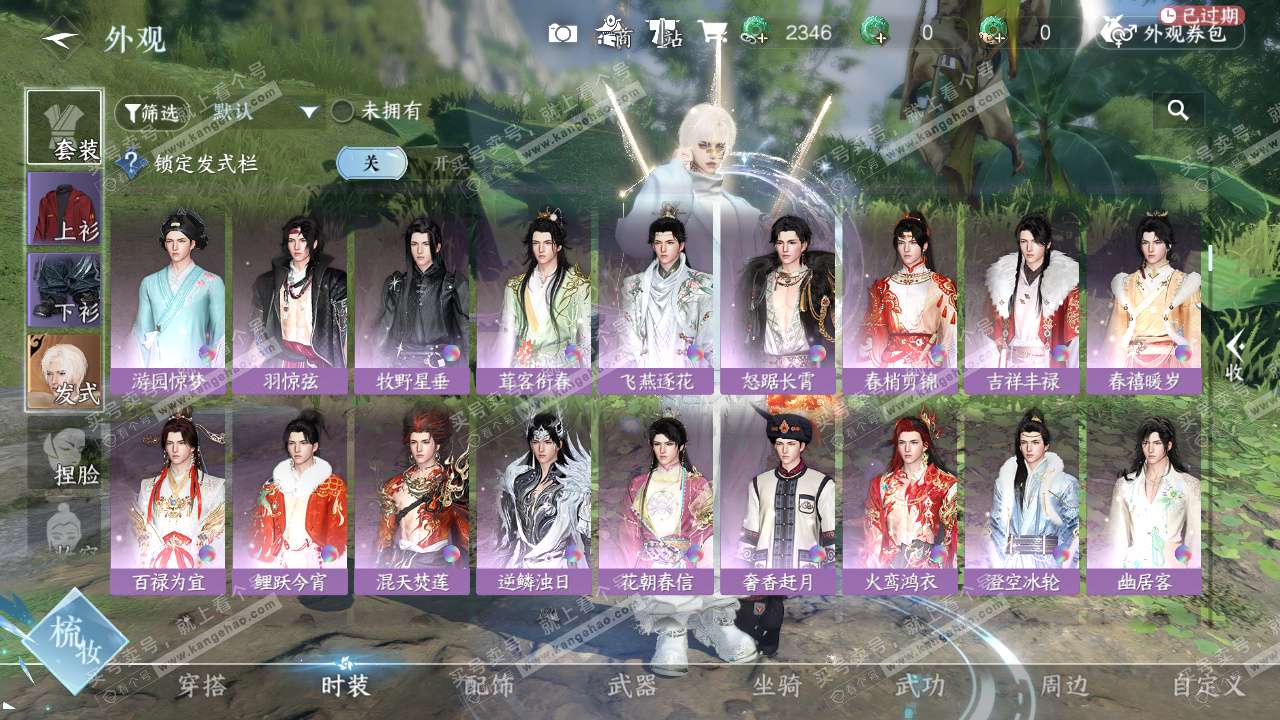This screenshot has height=720, width=1280.
Task: Open the shopping cart icon
Action: (x=712, y=33)
